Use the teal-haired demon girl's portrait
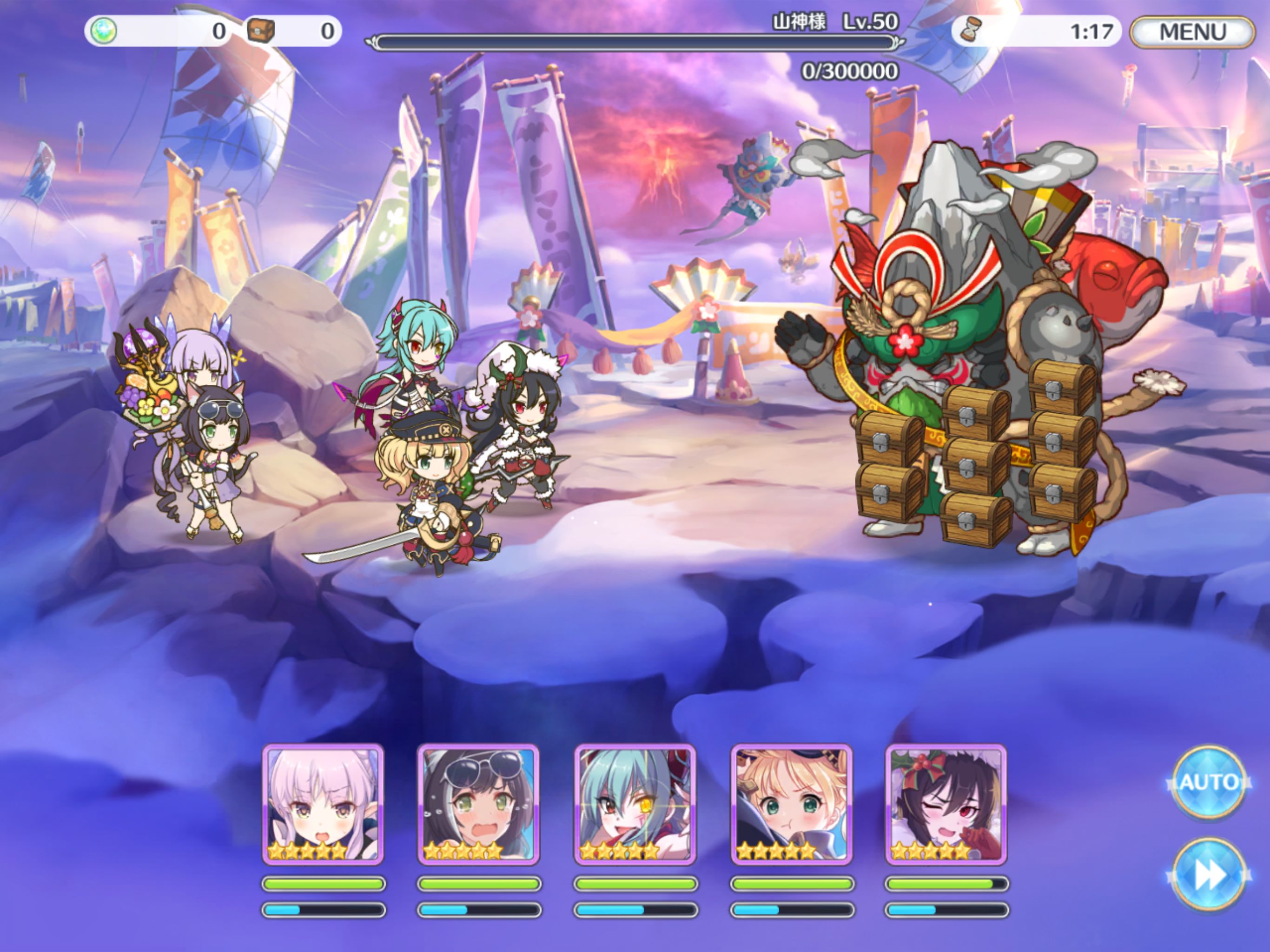Screen dimensions: 1270x952 (x=635, y=804)
